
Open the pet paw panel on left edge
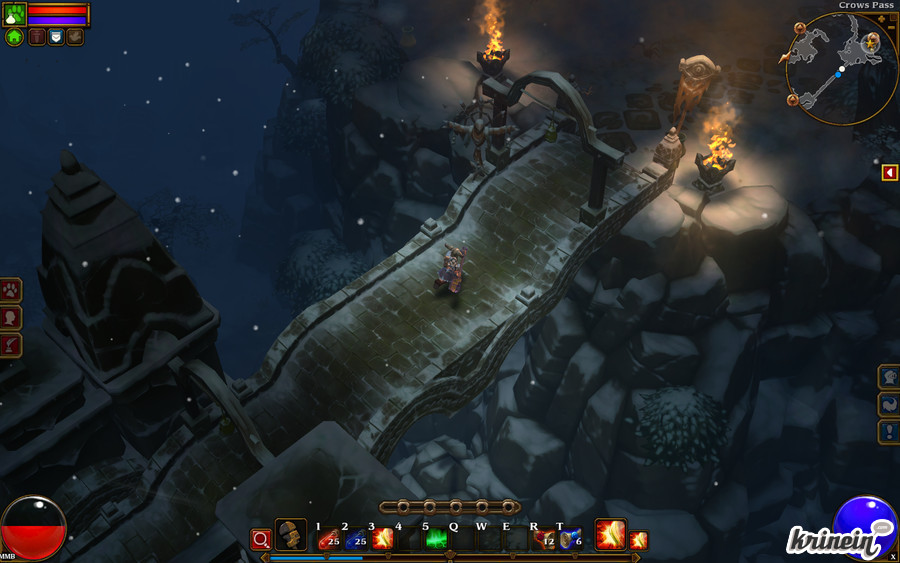point(11,291)
